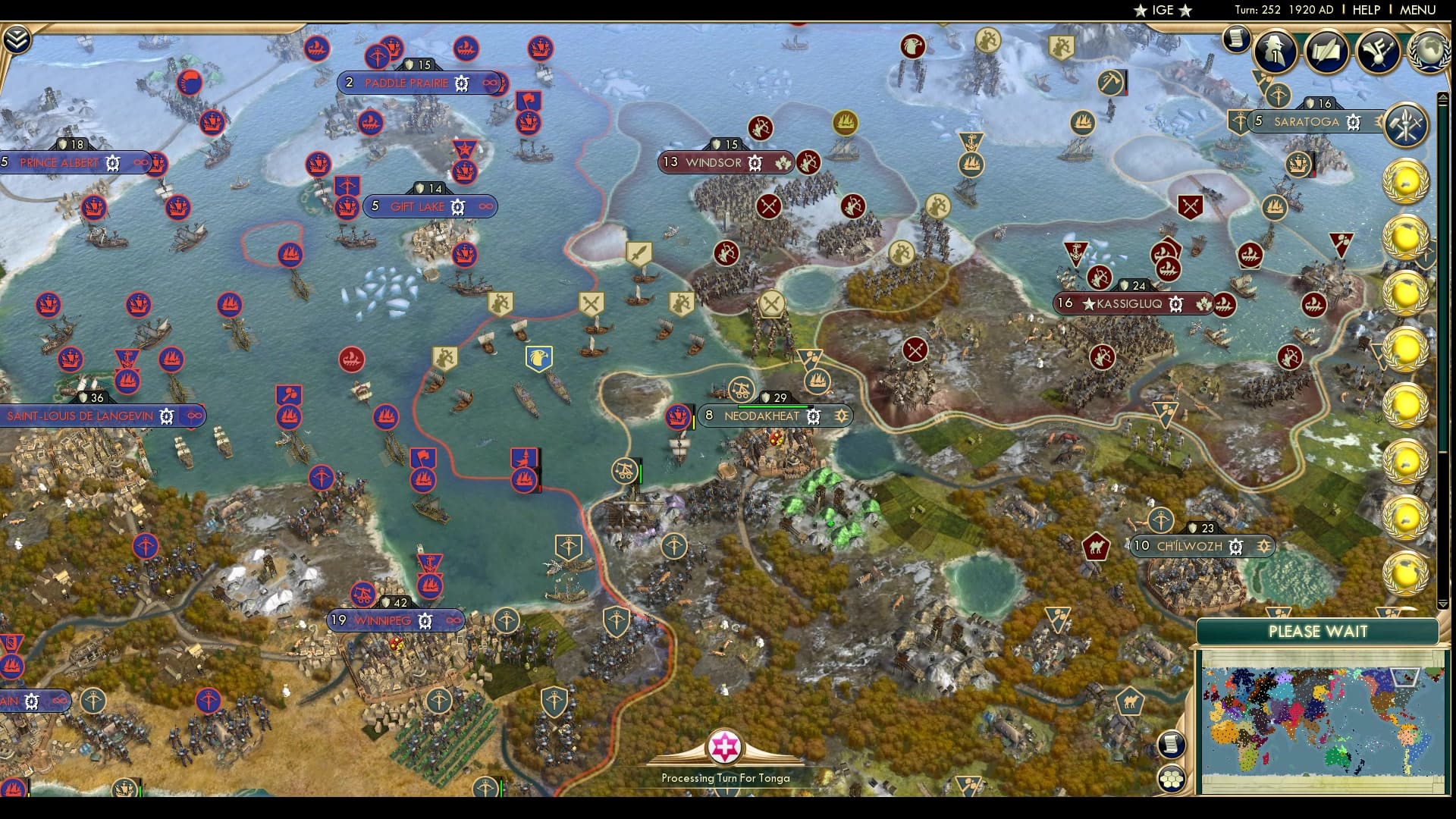Click the small scroll icon above the honeycomb
1456x819 pixels.
(x=1171, y=745)
